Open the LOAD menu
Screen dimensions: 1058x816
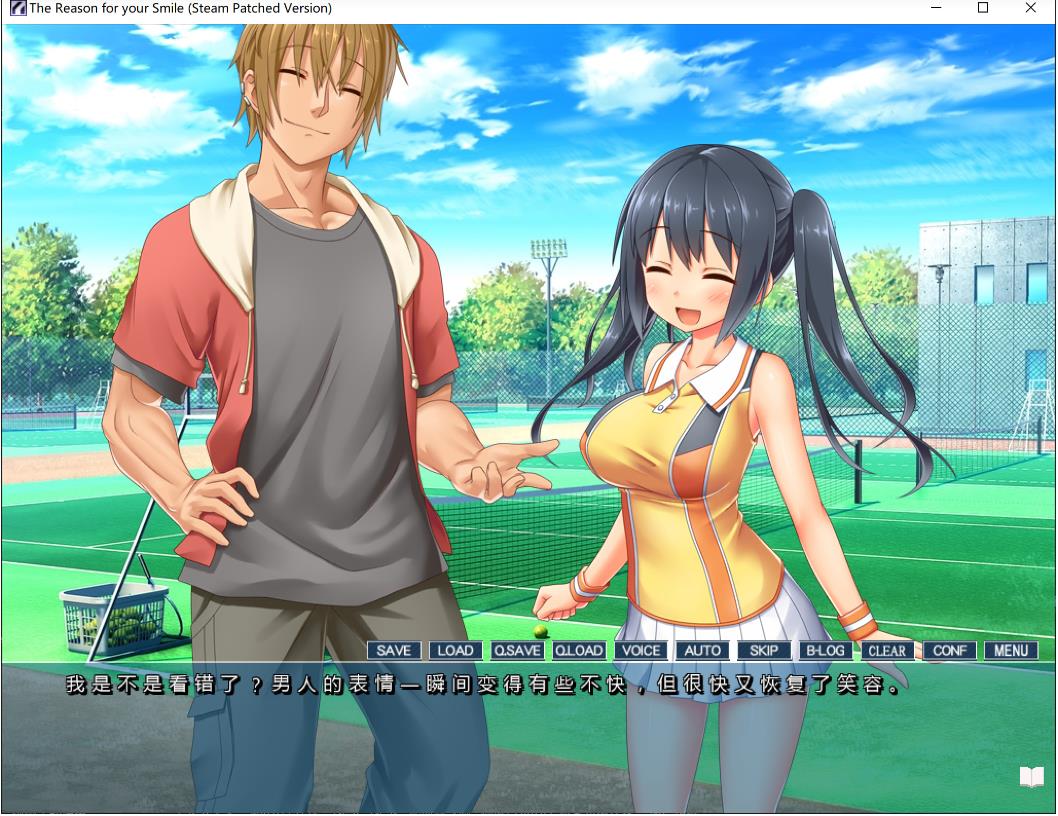pos(455,650)
